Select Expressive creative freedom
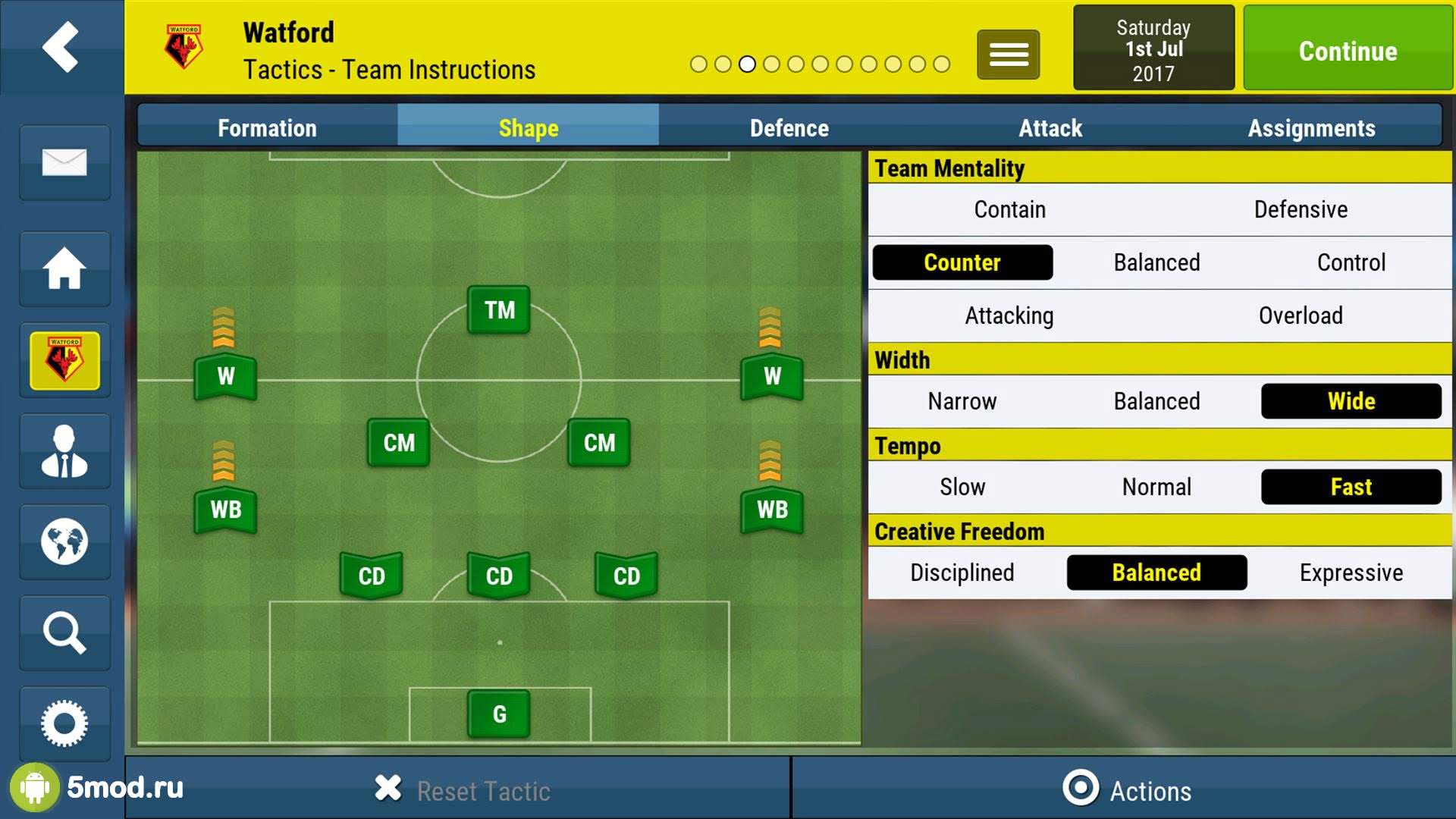This screenshot has width=1456, height=819. click(1351, 573)
